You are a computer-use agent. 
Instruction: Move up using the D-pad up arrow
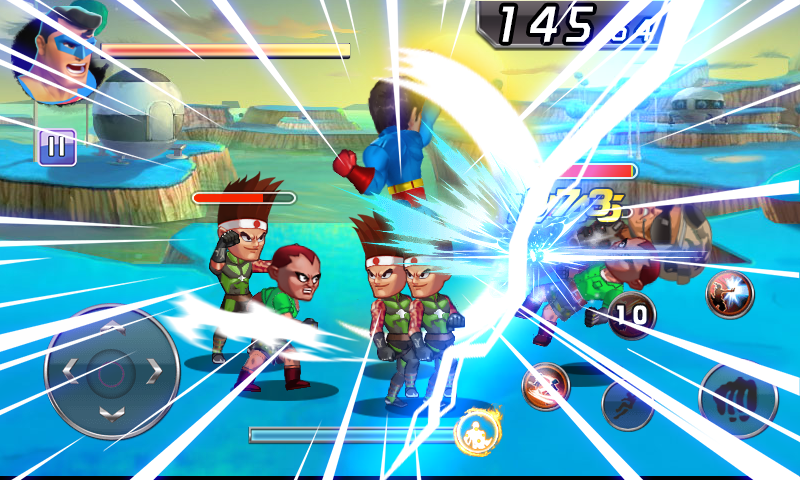point(112,327)
